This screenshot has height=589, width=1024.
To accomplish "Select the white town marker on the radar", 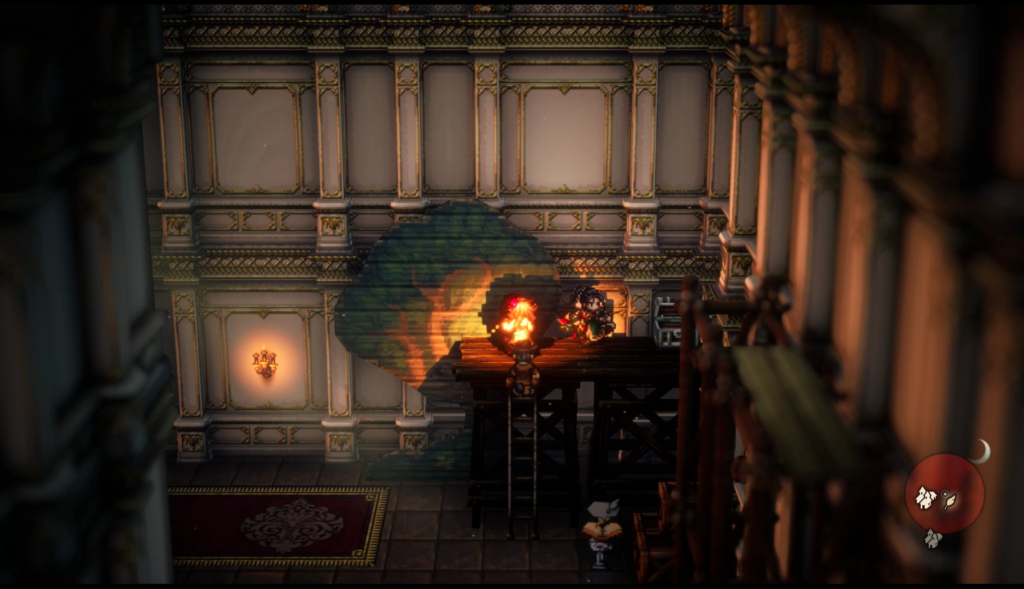I will (927, 497).
